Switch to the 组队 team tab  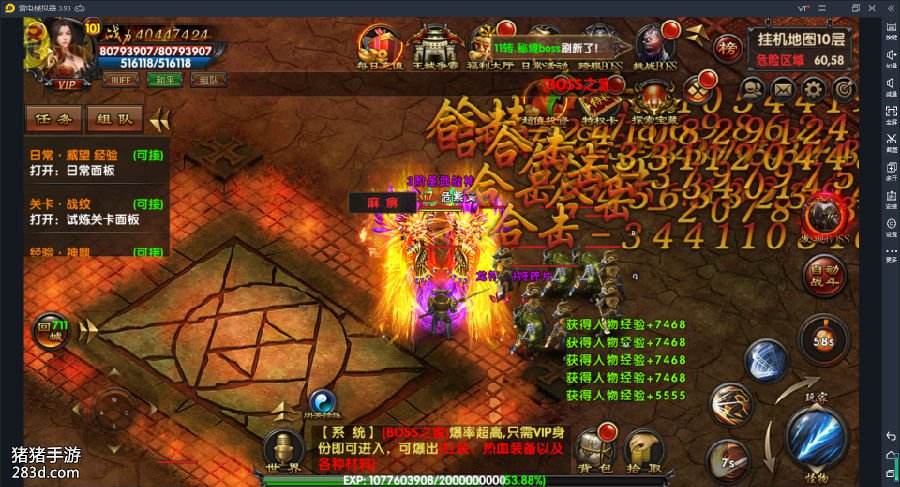click(x=113, y=120)
